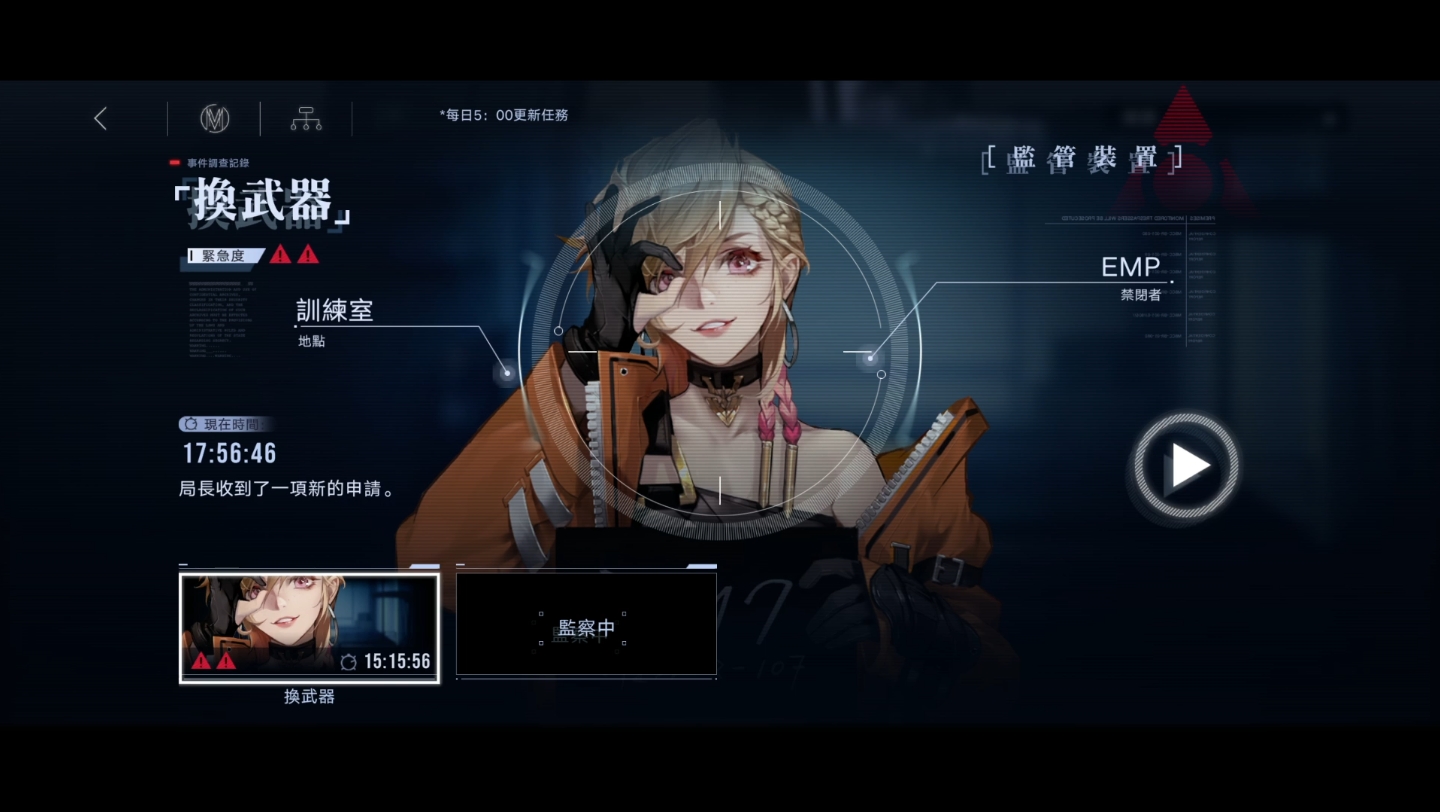Viewport: 1440px width, 812px height.
Task: Click the back arrow to exit investigation
Action: click(99, 118)
